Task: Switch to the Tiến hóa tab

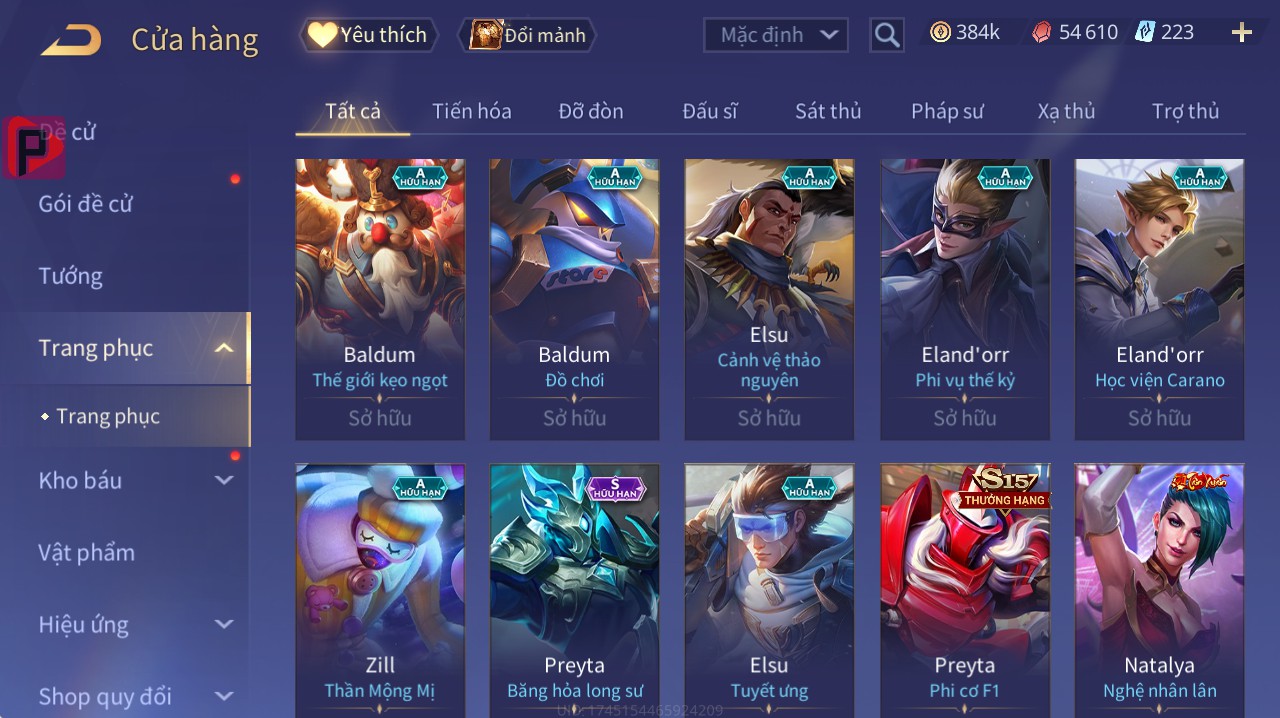Action: pyautogui.click(x=471, y=111)
